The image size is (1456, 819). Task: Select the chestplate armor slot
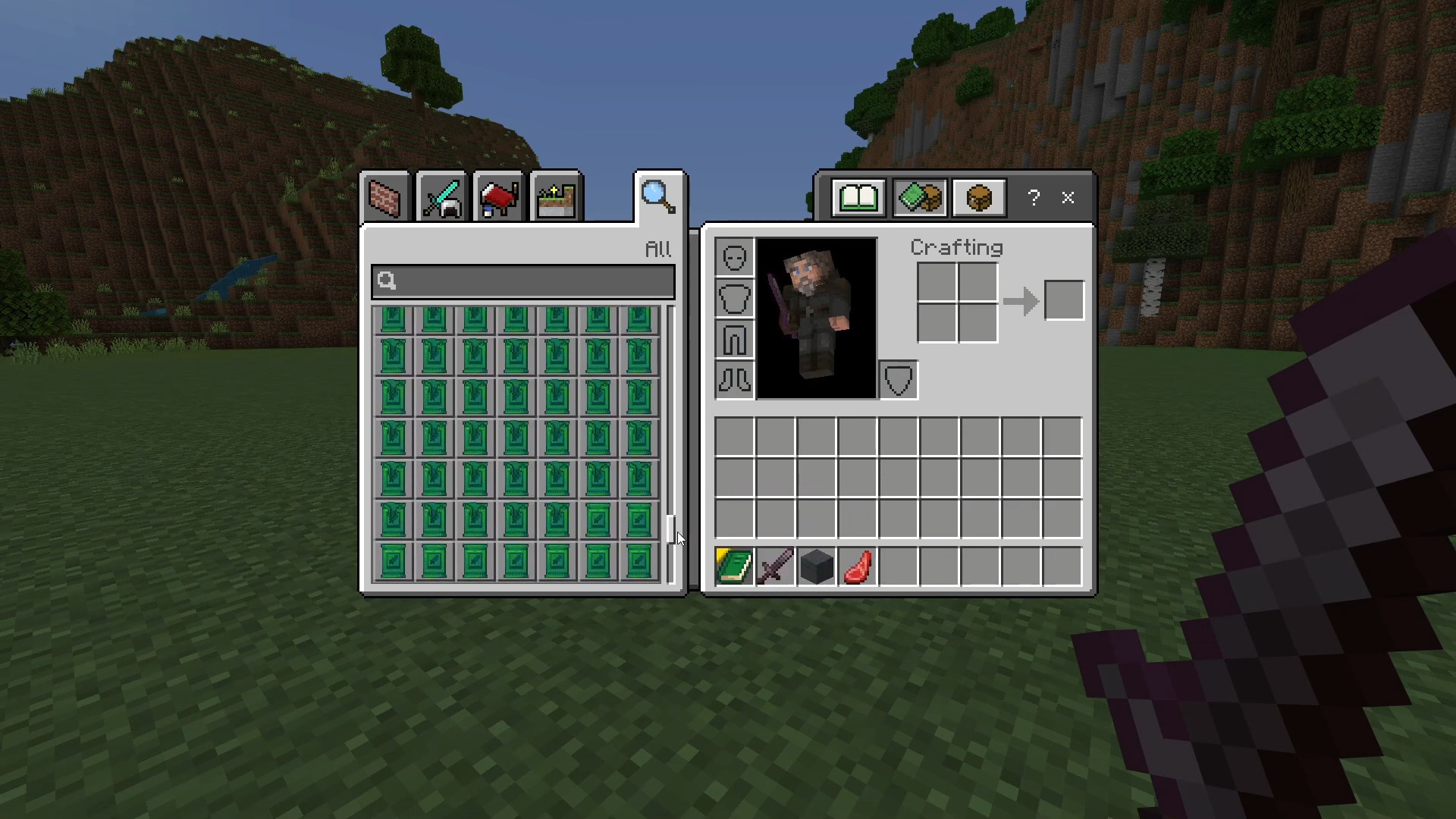pyautogui.click(x=733, y=297)
